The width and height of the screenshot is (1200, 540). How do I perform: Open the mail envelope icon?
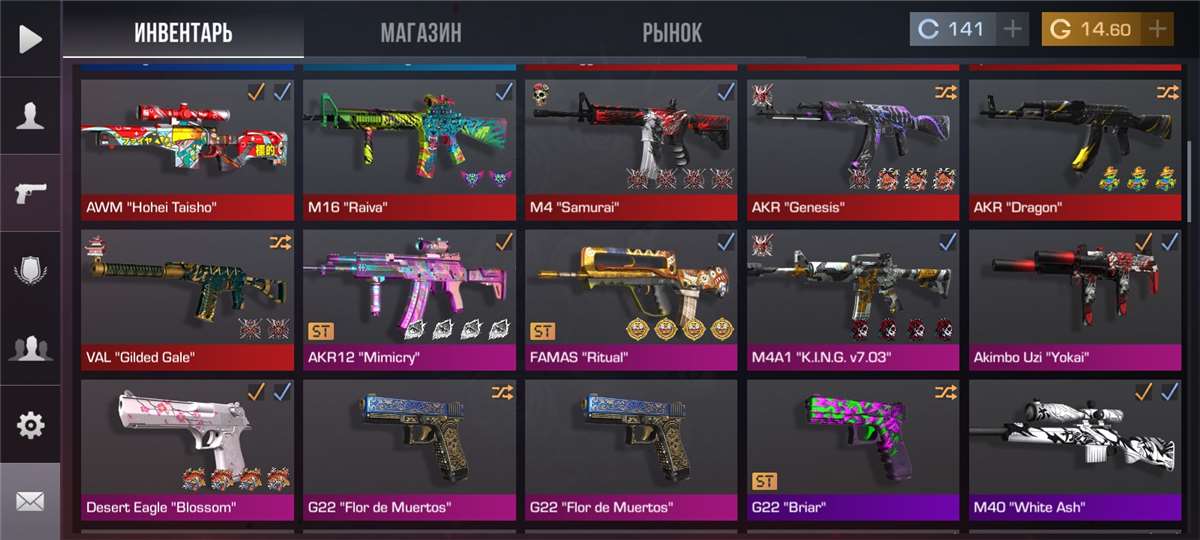pyautogui.click(x=30, y=501)
